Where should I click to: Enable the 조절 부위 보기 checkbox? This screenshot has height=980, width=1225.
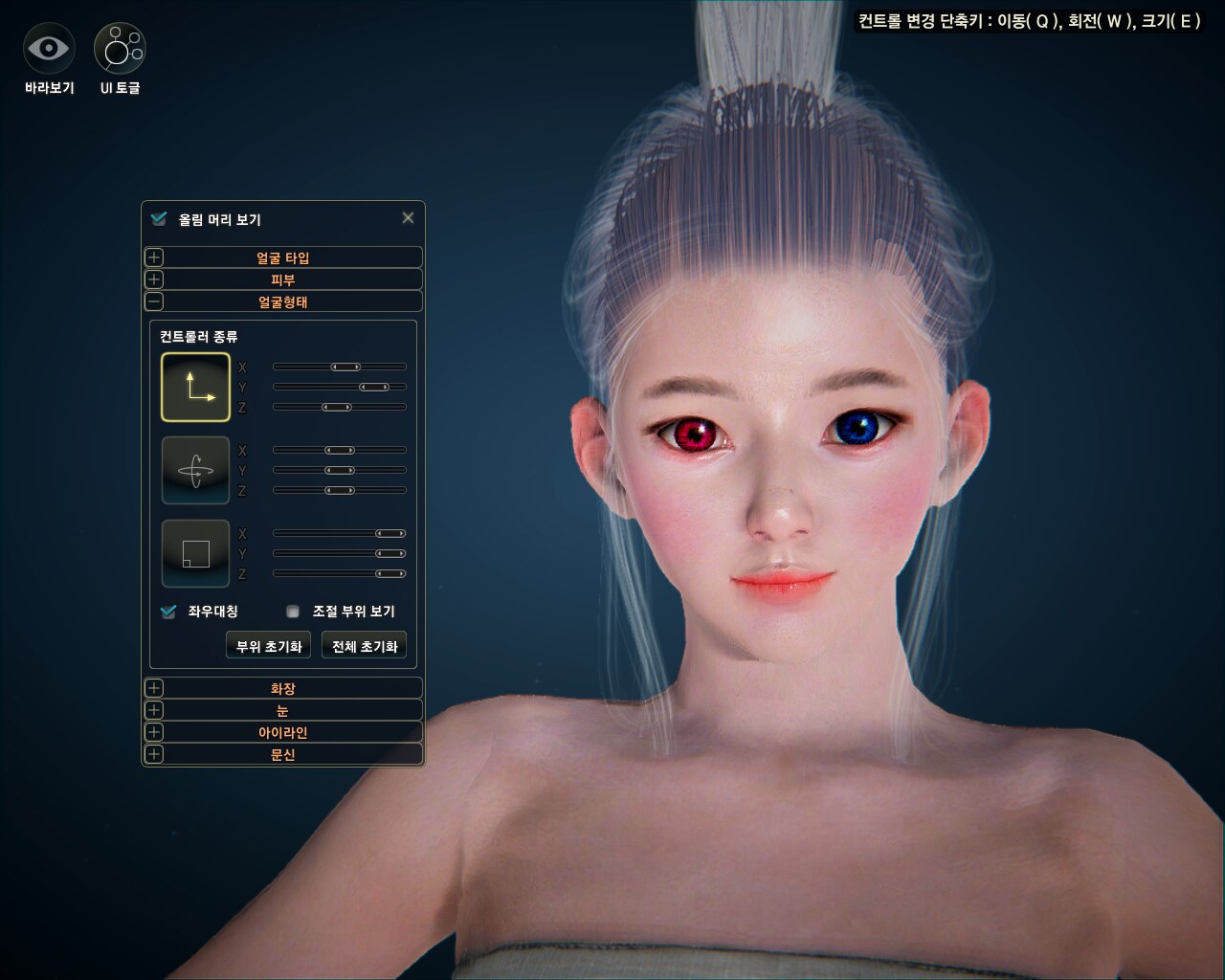(293, 612)
